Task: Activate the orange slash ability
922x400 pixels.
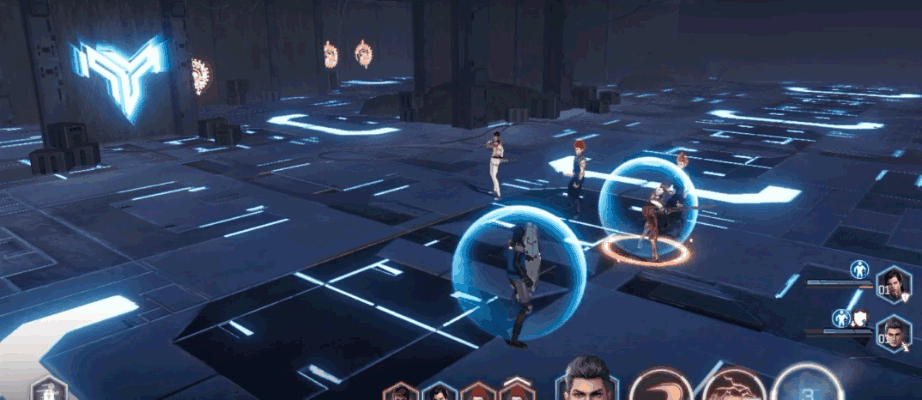Action: point(660,386)
